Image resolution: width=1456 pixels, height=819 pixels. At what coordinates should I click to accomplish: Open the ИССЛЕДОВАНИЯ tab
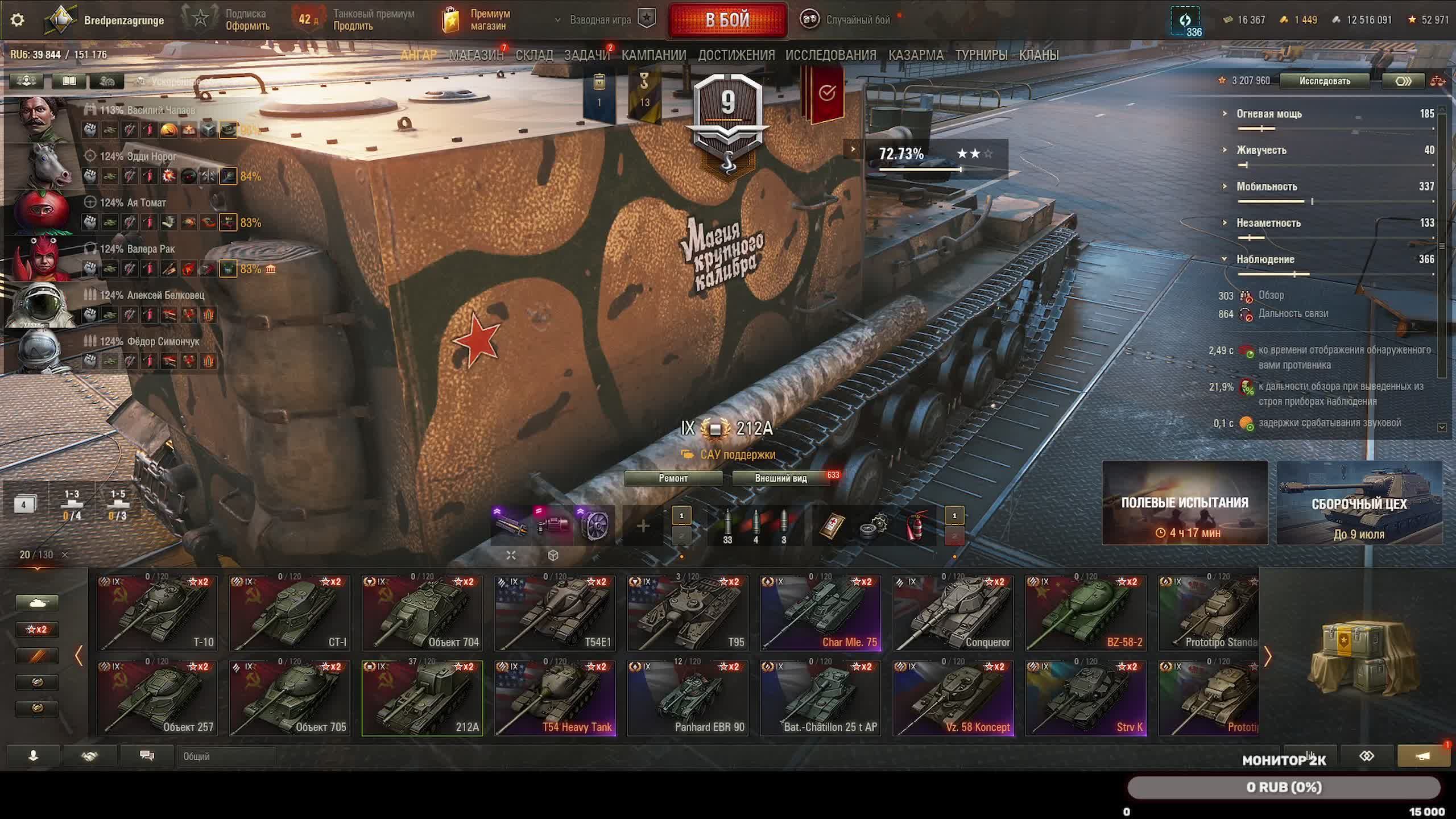tap(830, 55)
